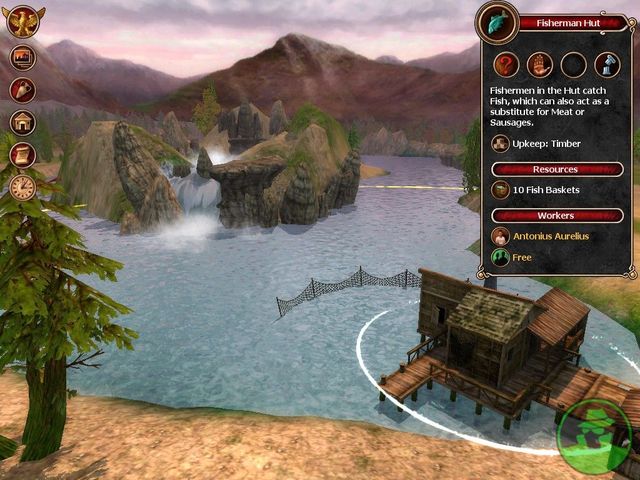640x480 pixels.
Task: Select worker Antonius Aurelius
Action: 546,236
